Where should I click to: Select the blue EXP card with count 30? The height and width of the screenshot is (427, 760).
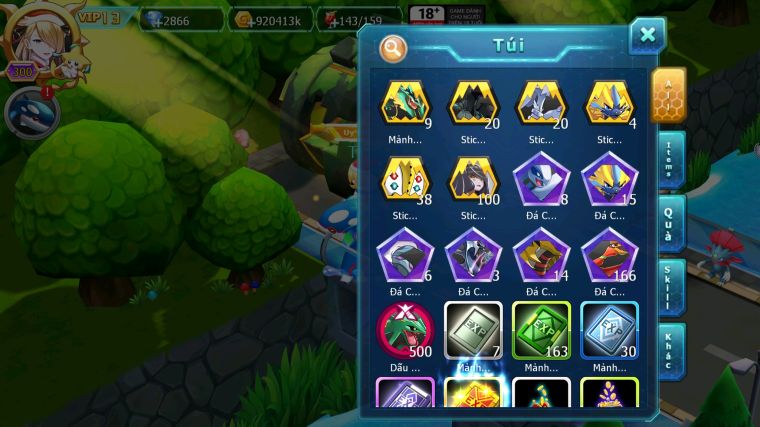point(609,330)
